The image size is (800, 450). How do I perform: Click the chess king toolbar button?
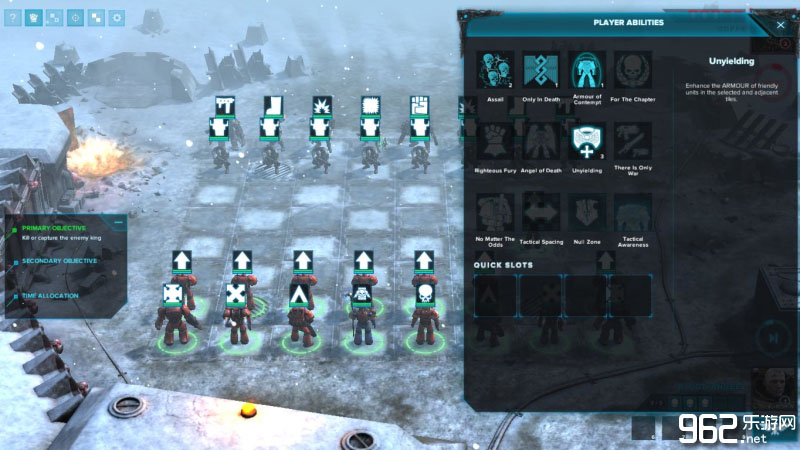(34, 17)
